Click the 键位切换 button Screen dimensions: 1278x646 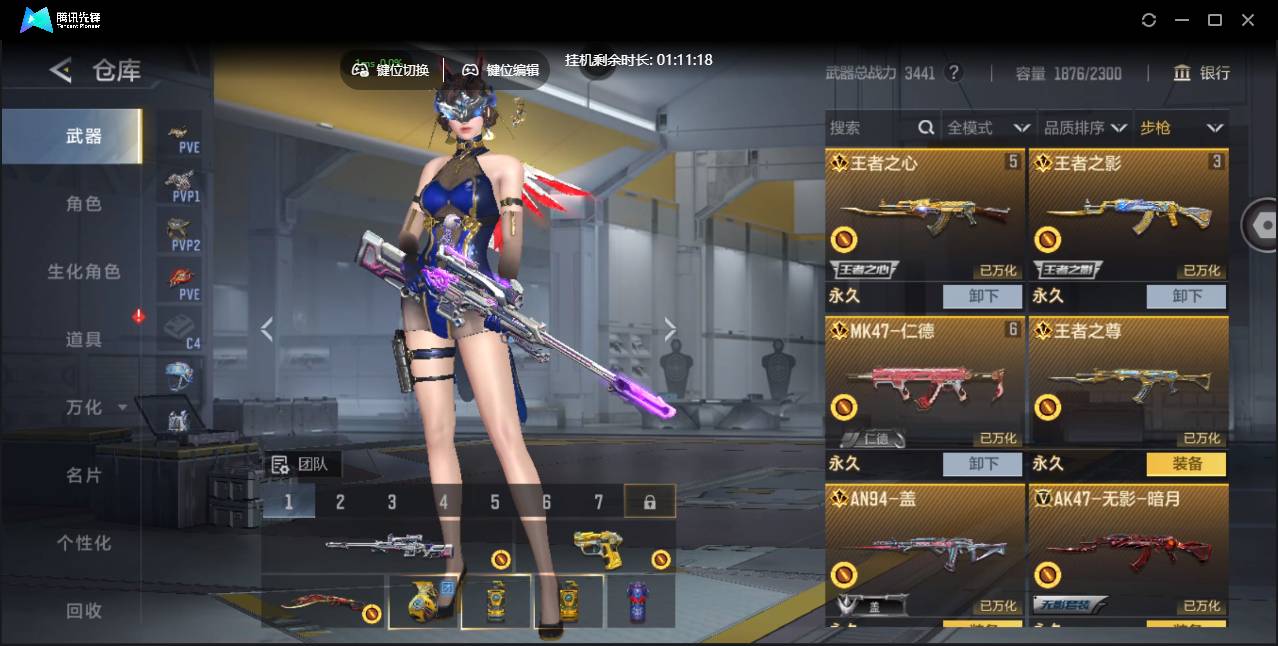point(391,70)
